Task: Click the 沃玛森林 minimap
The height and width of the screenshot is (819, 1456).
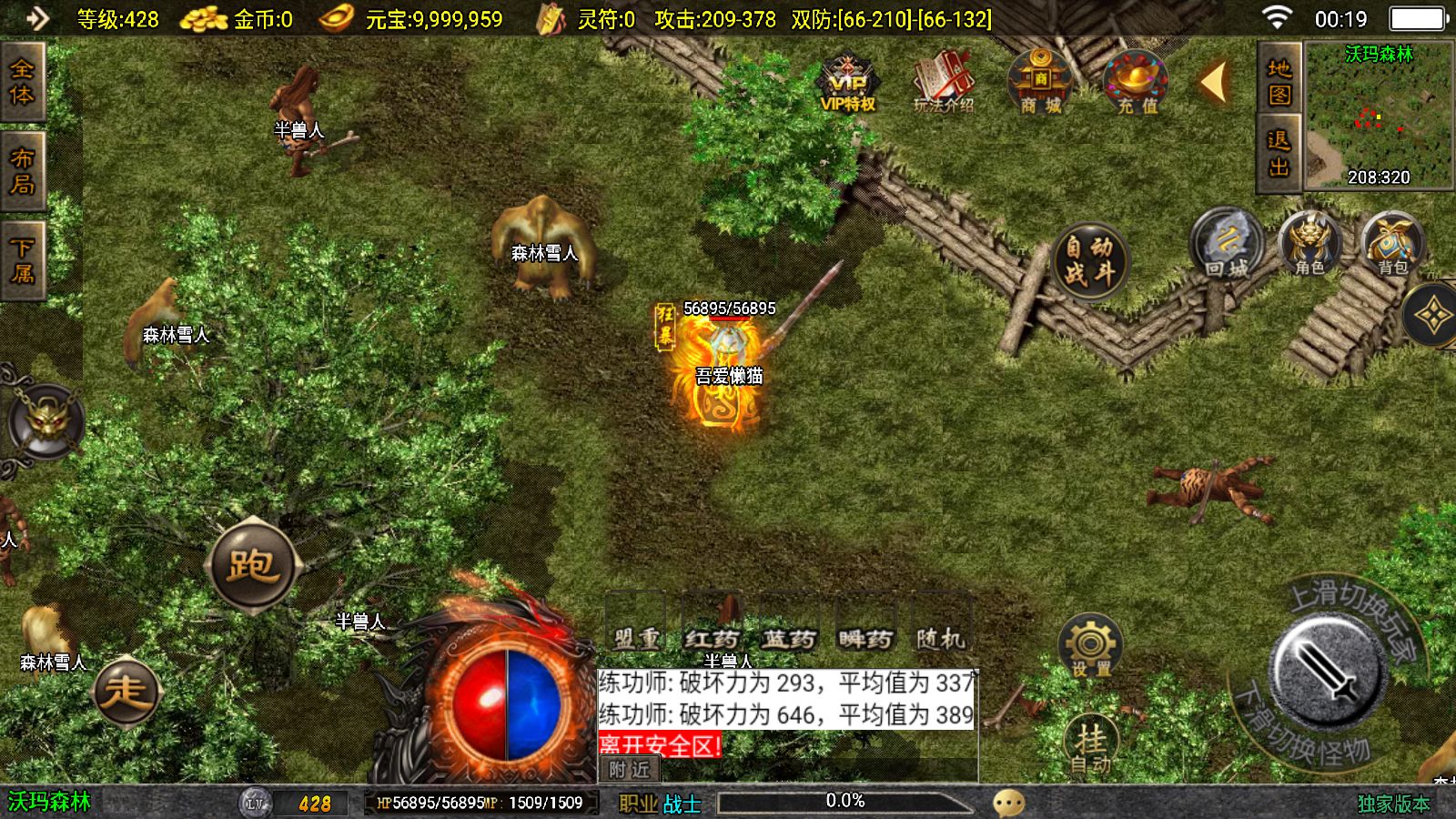Action: point(1379,116)
